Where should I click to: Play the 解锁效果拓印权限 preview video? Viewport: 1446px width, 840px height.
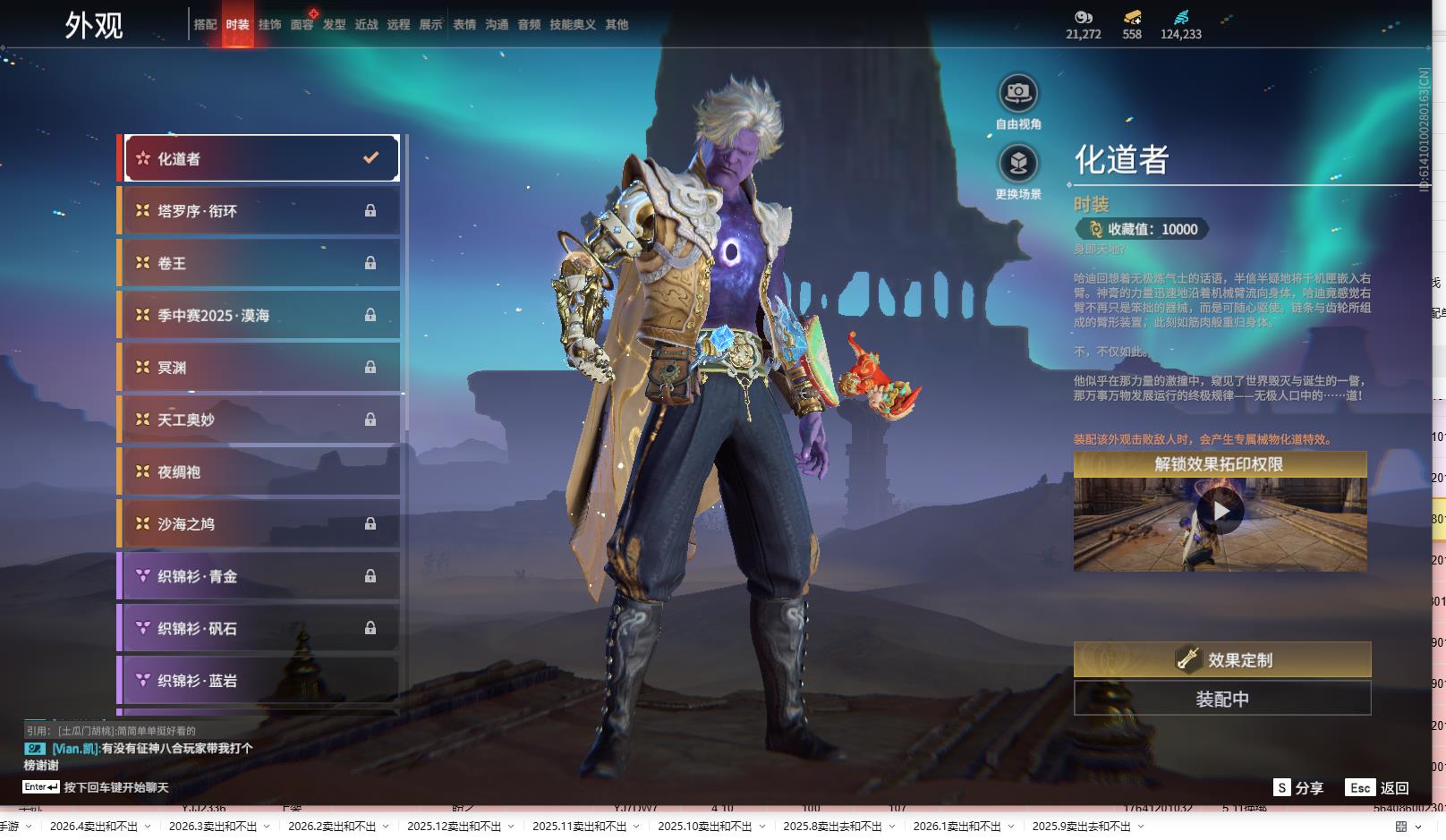(1221, 512)
